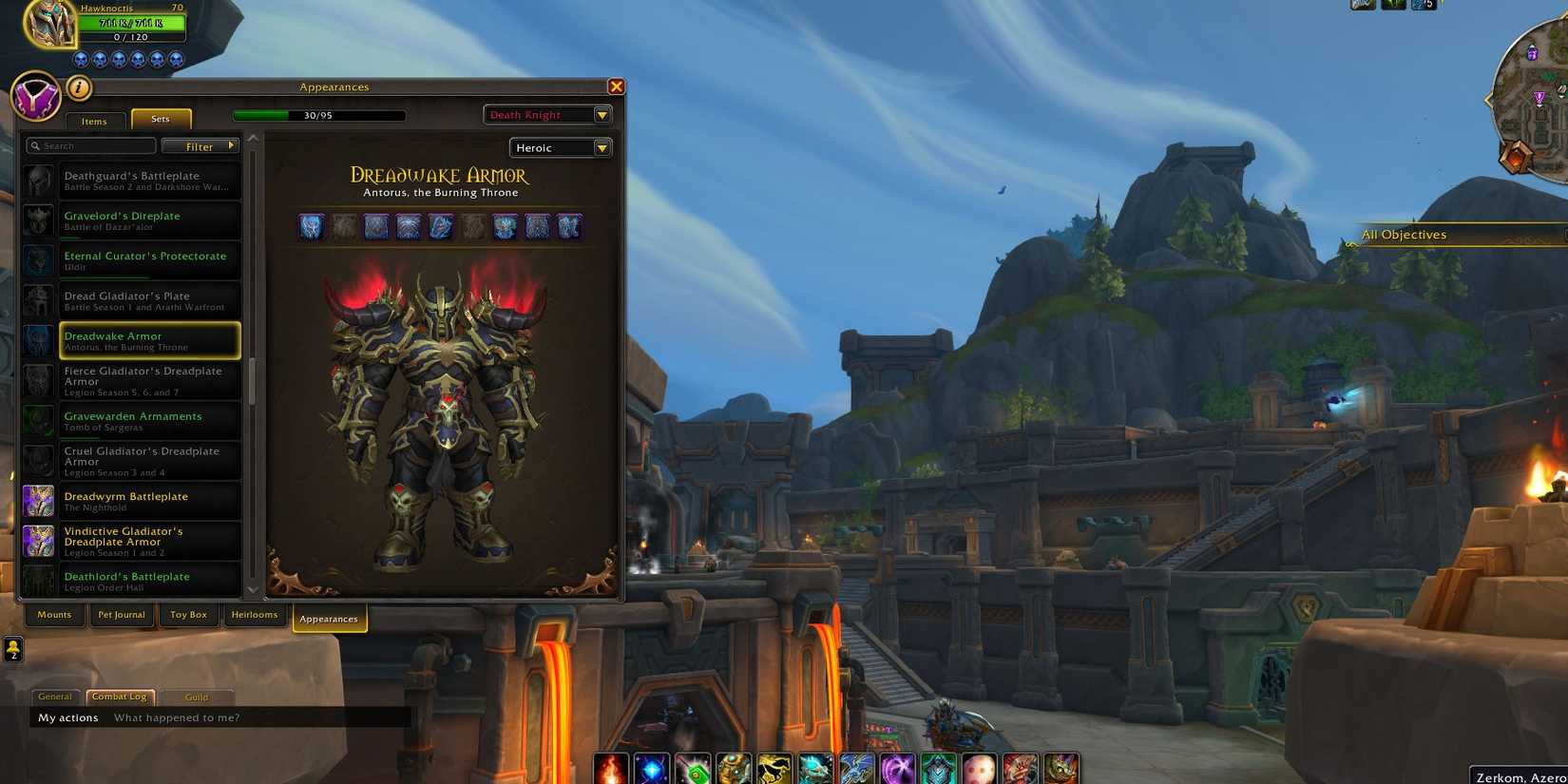
Task: Toggle selection of Dreadwake Armor set
Action: [x=149, y=339]
